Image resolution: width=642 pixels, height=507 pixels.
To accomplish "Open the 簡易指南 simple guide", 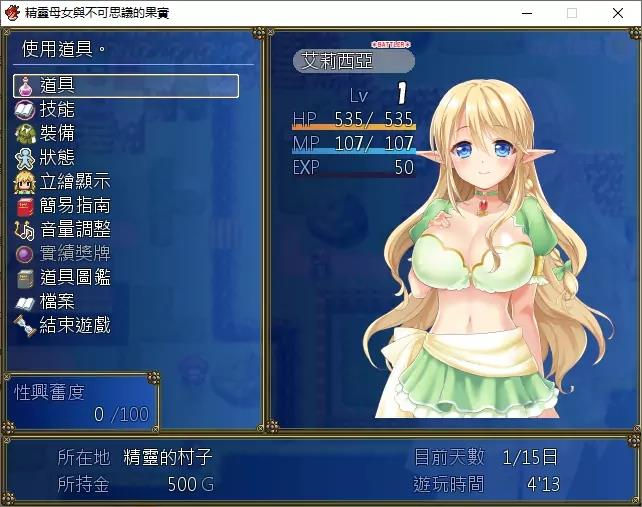I will 74,205.
